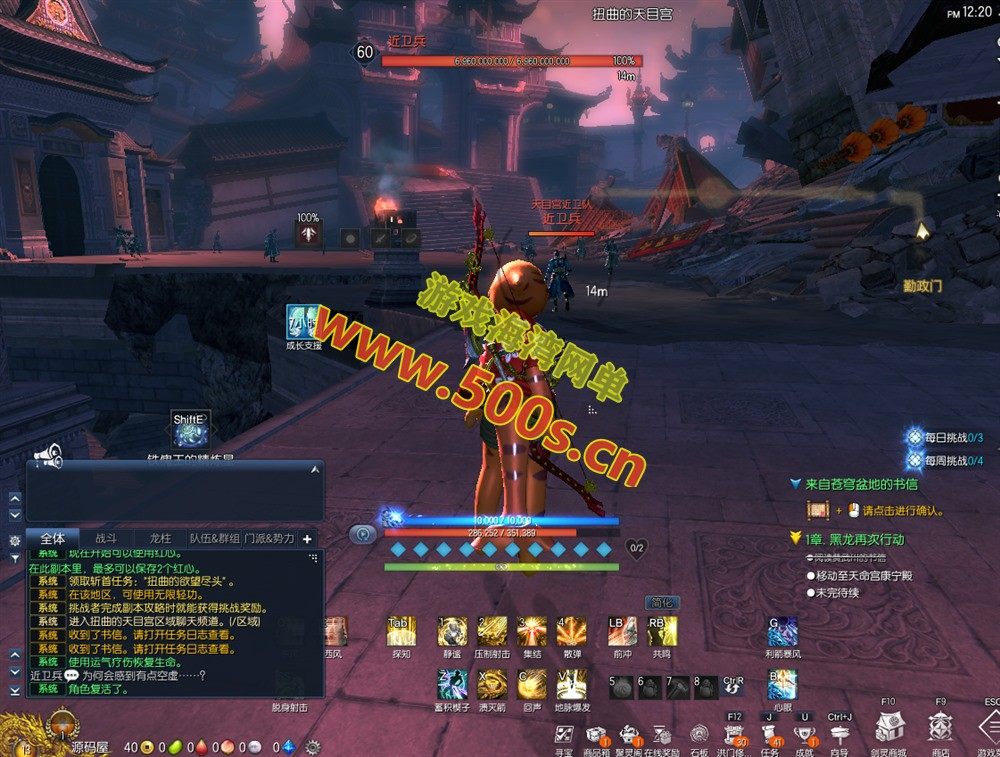Activate the 共鸣 skill icon
The height and width of the screenshot is (757, 1000).
tap(661, 632)
